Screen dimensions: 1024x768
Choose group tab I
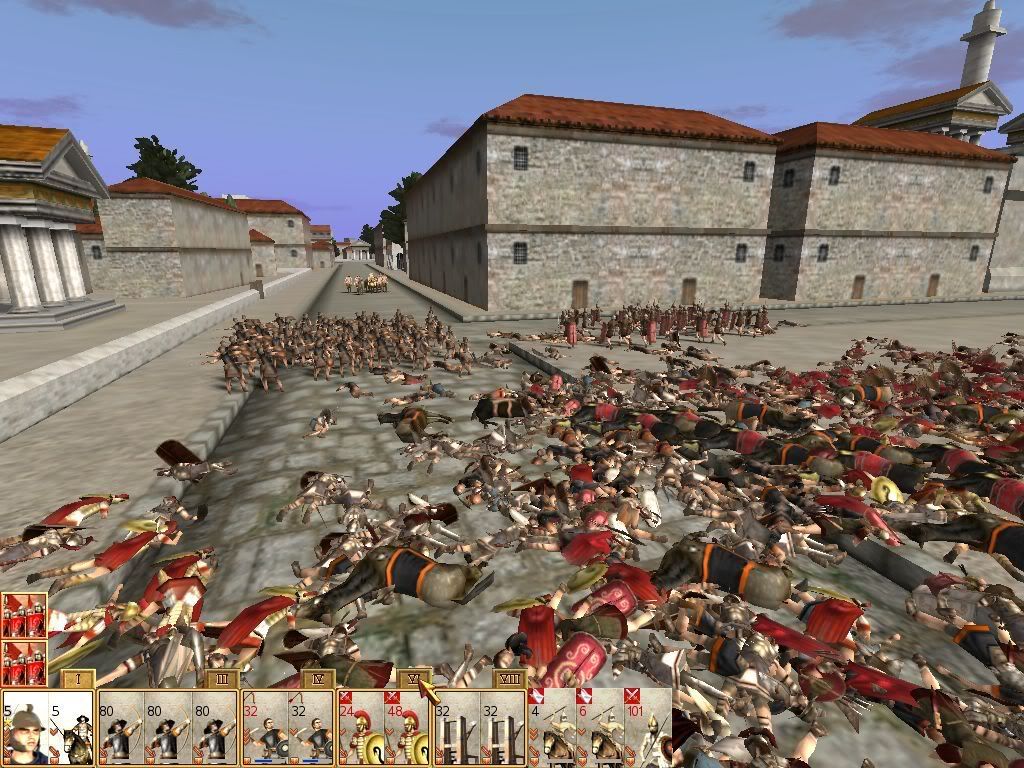(78, 680)
